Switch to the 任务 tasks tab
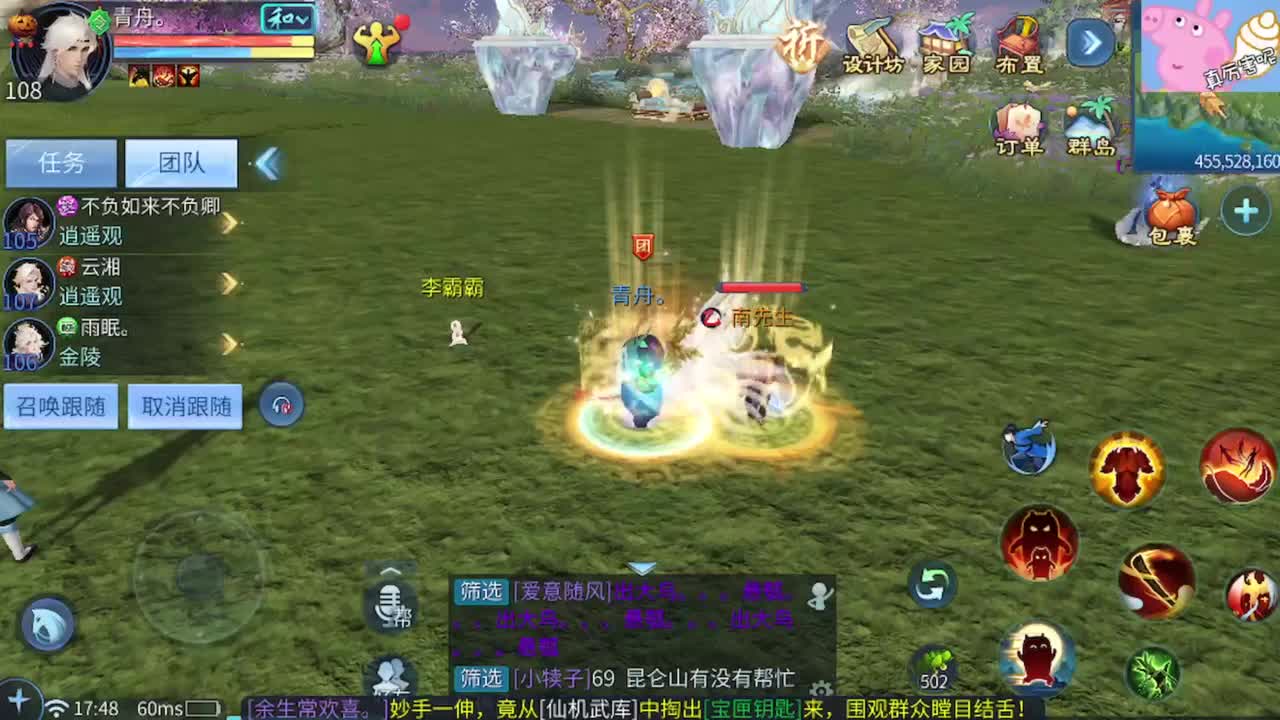The image size is (1280, 720). pos(60,163)
